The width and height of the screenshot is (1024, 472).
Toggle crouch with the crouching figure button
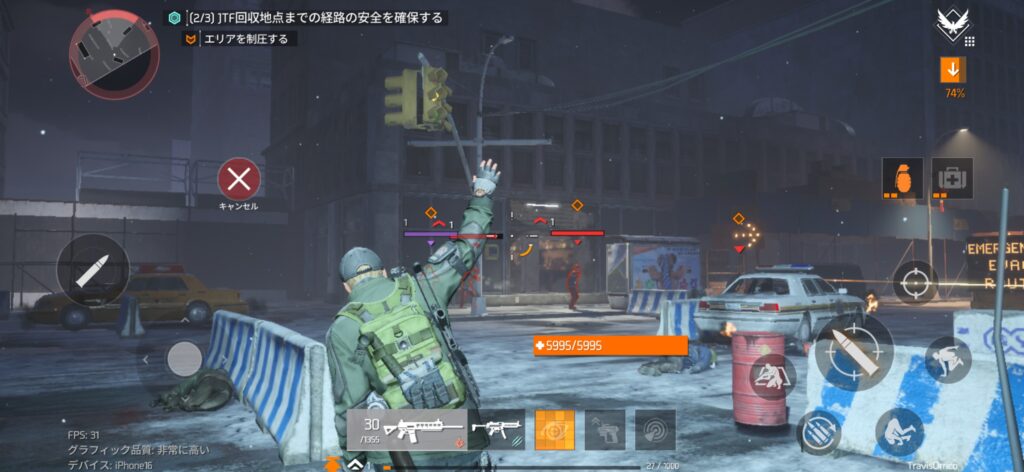(x=898, y=431)
